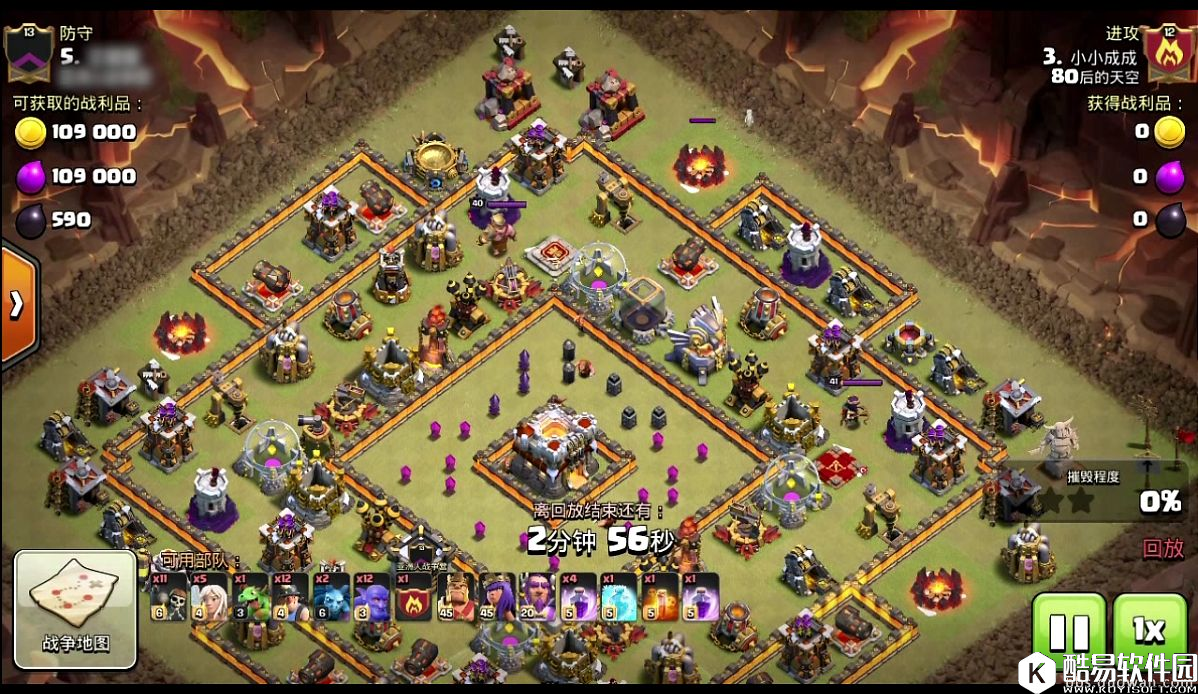Pause the replay playback
This screenshot has height=694, width=1198.
1068,632
